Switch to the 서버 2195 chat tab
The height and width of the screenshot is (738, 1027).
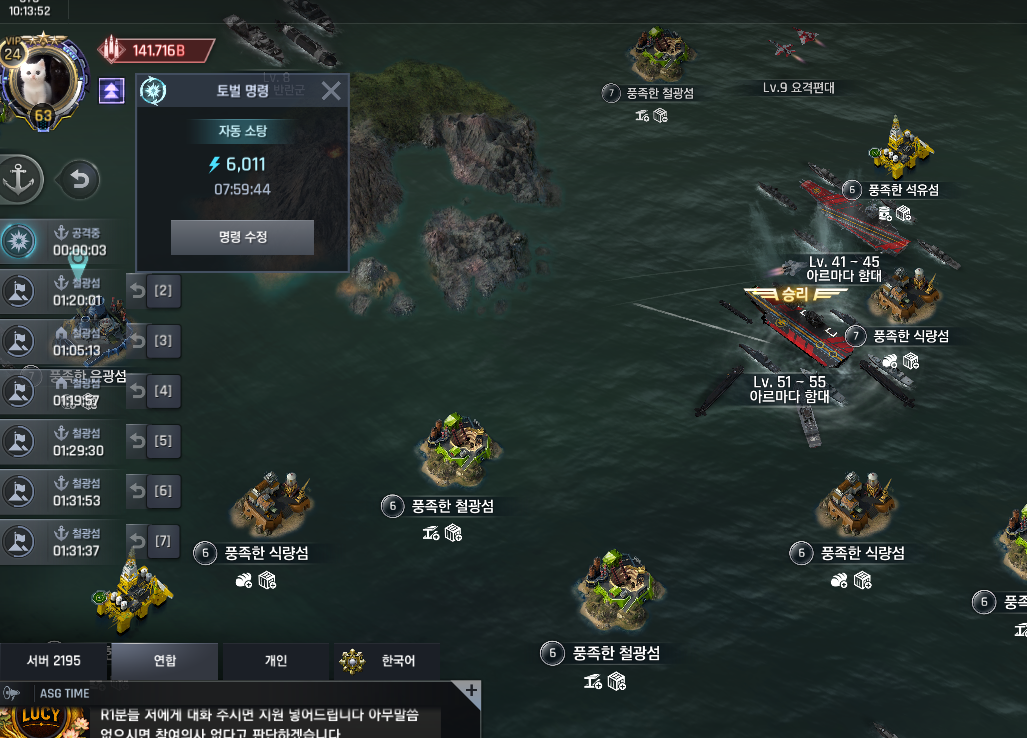53,661
